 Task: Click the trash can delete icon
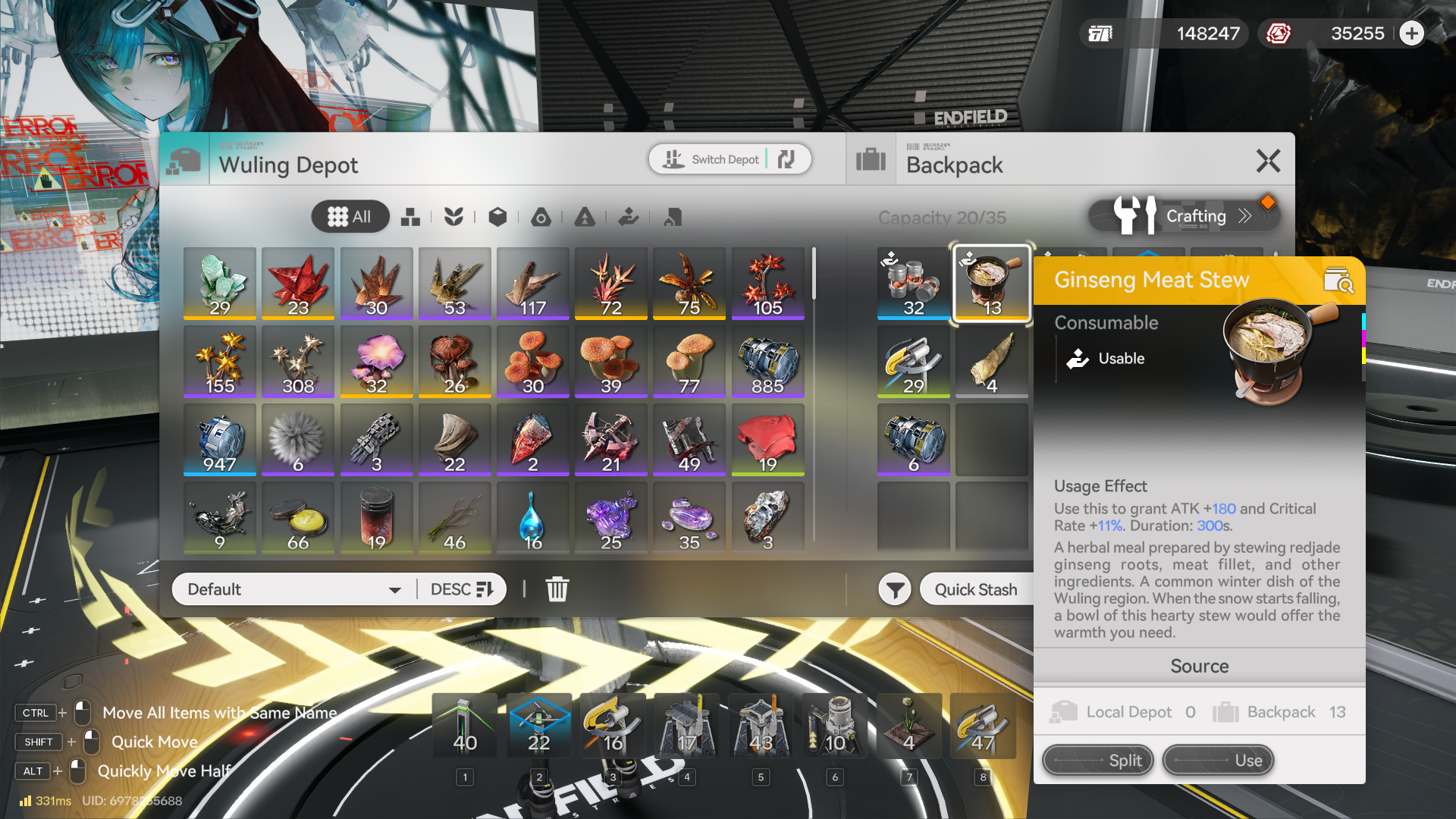tap(557, 589)
